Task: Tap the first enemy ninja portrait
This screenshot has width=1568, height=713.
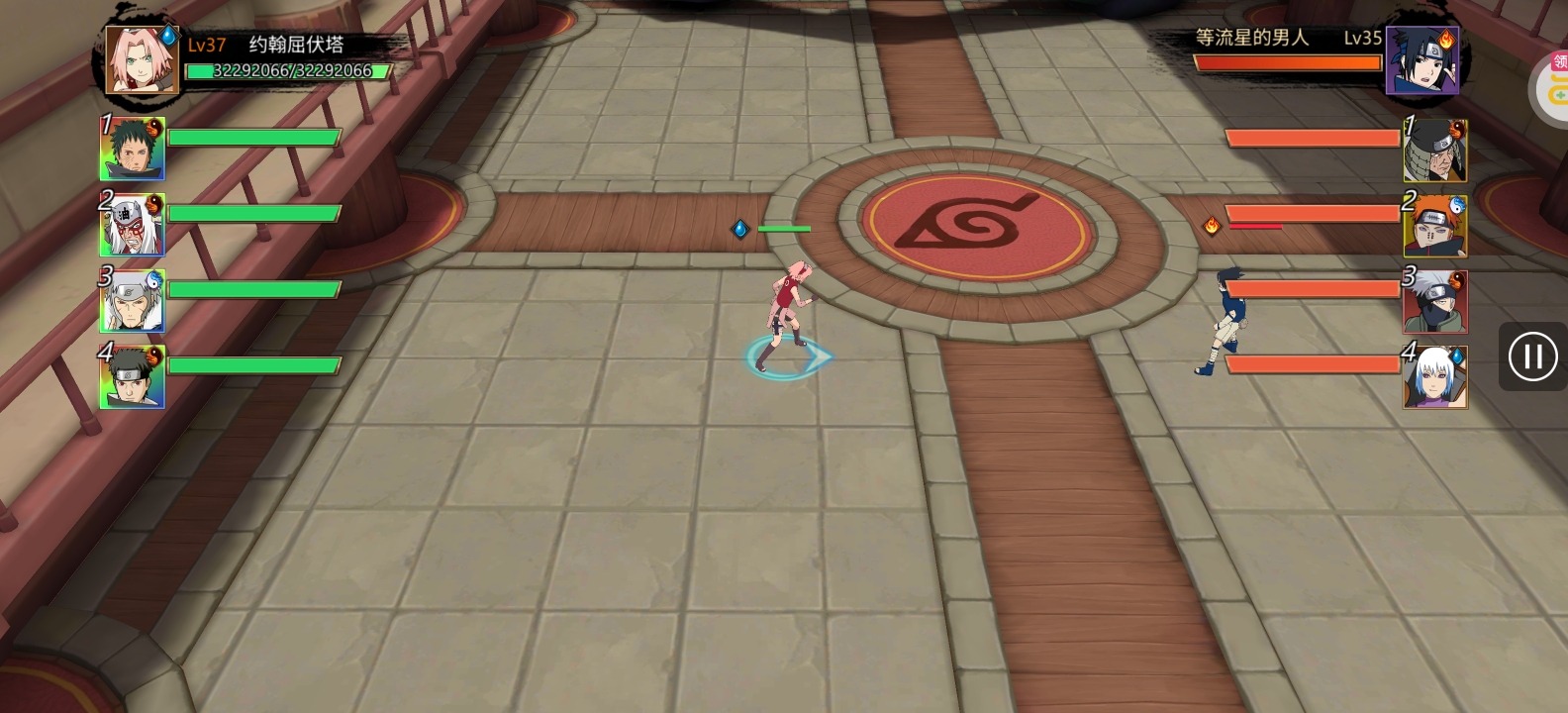Action: (x=1435, y=150)
